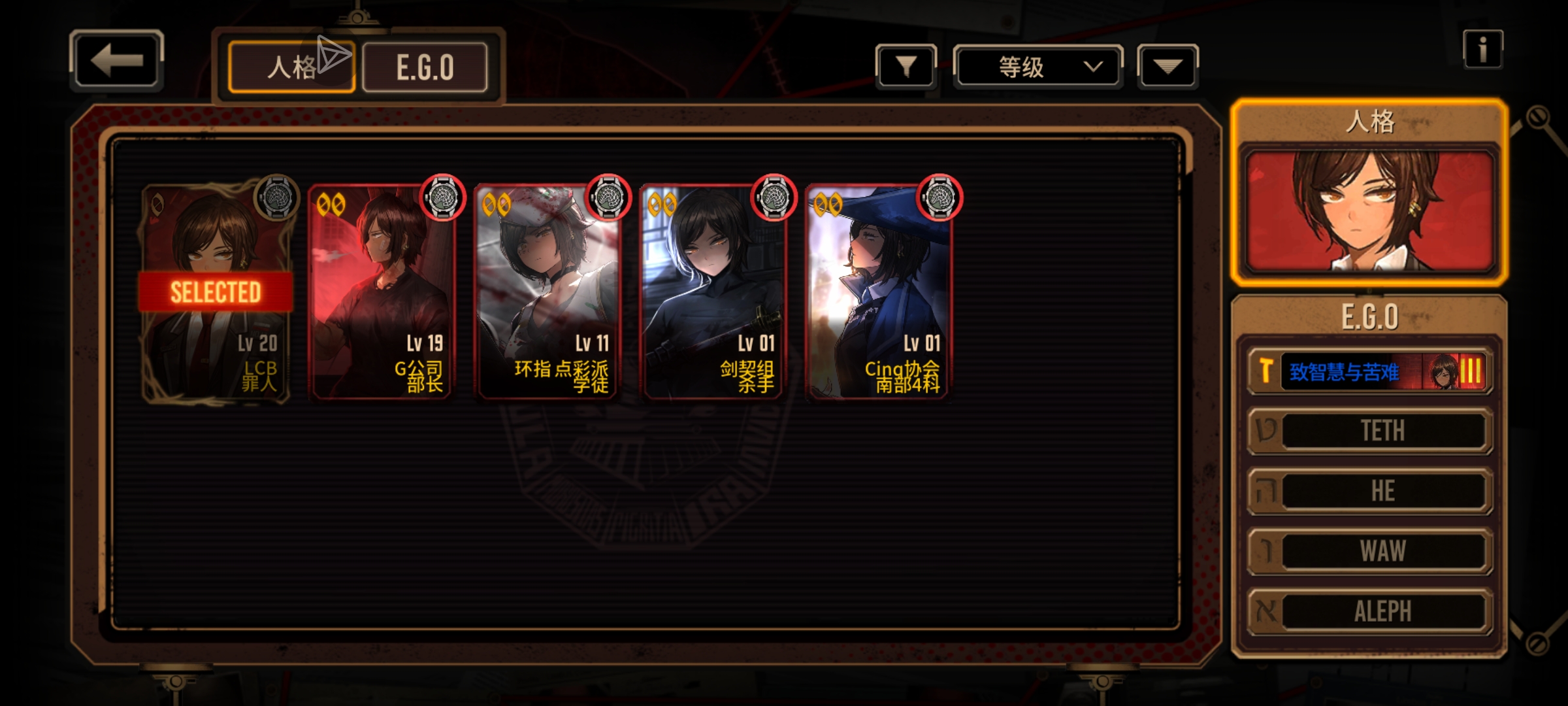Open the 致智慧与苦难 E.G.O slot
This screenshot has height=706, width=1568.
point(1369,371)
